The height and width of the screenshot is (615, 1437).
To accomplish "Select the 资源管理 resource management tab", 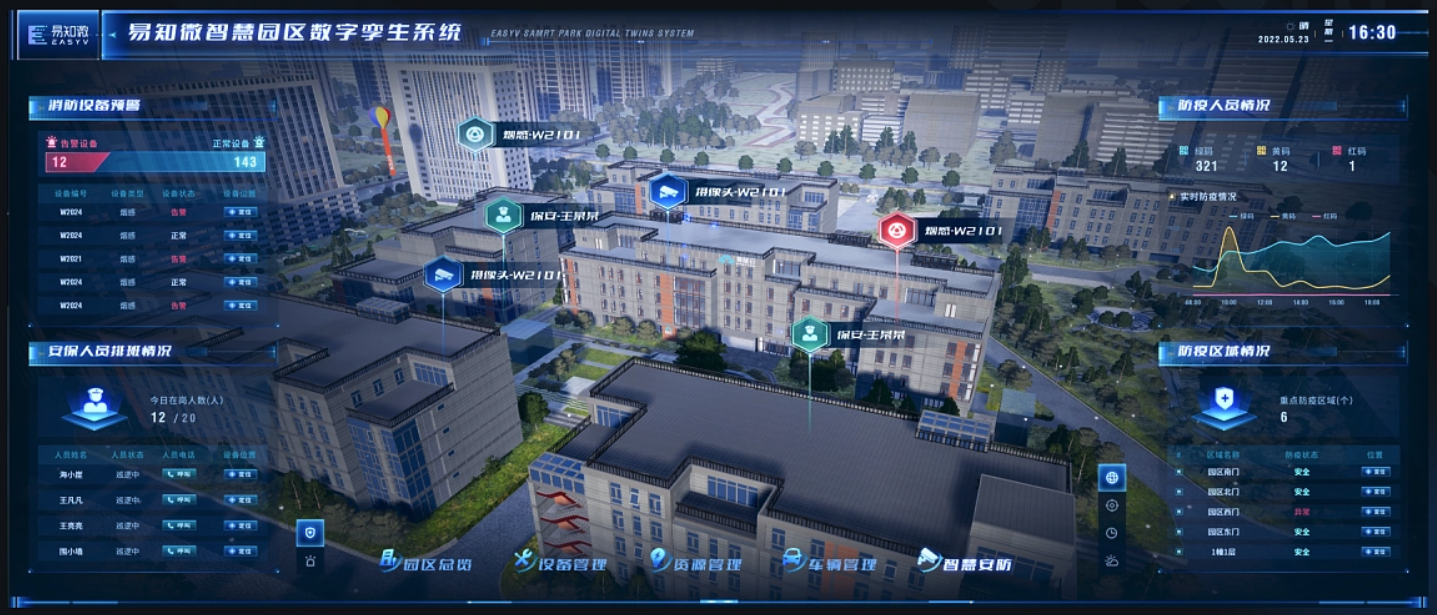I will coord(696,562).
